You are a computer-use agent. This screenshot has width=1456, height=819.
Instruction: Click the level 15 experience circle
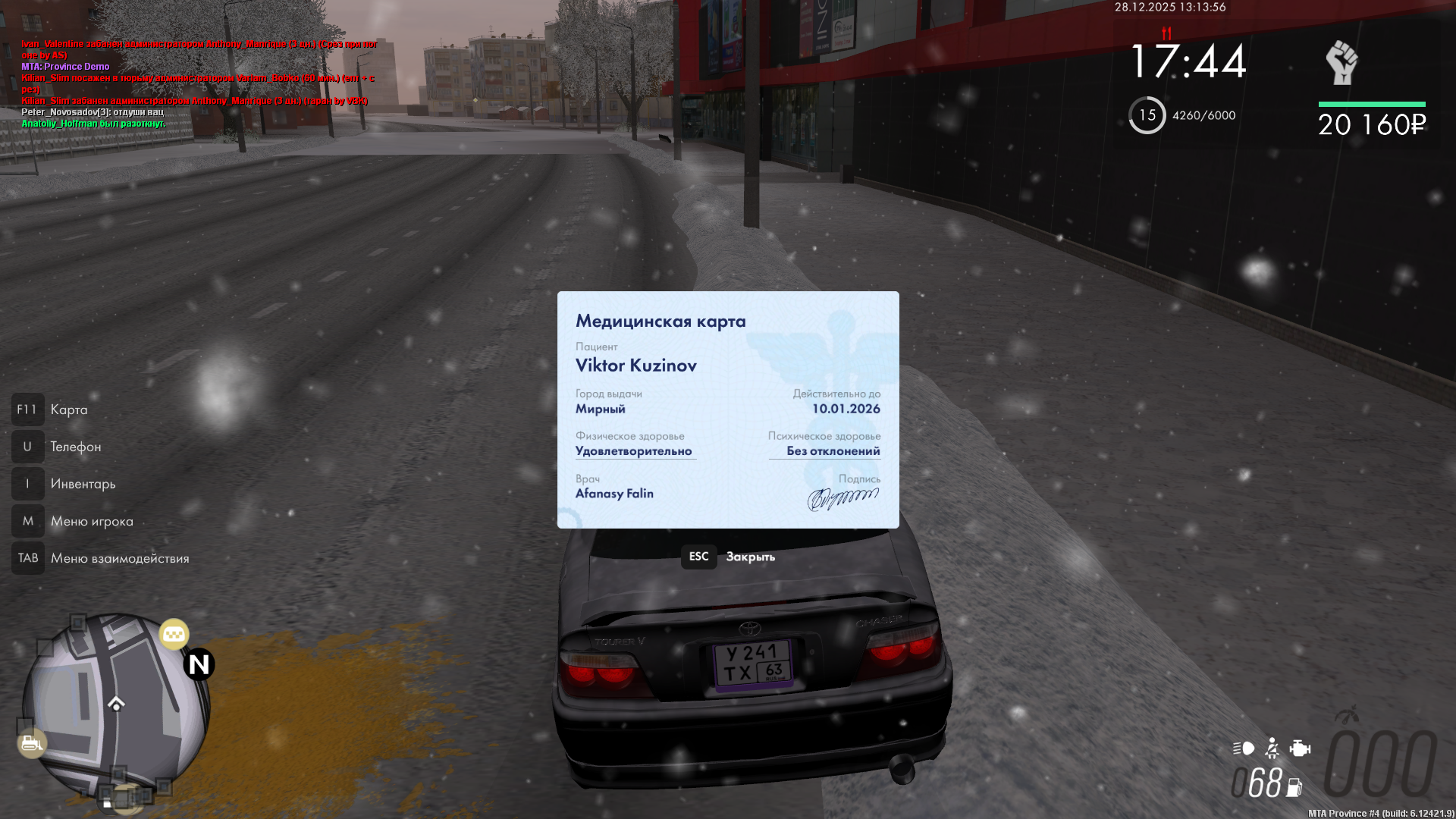tap(1147, 115)
